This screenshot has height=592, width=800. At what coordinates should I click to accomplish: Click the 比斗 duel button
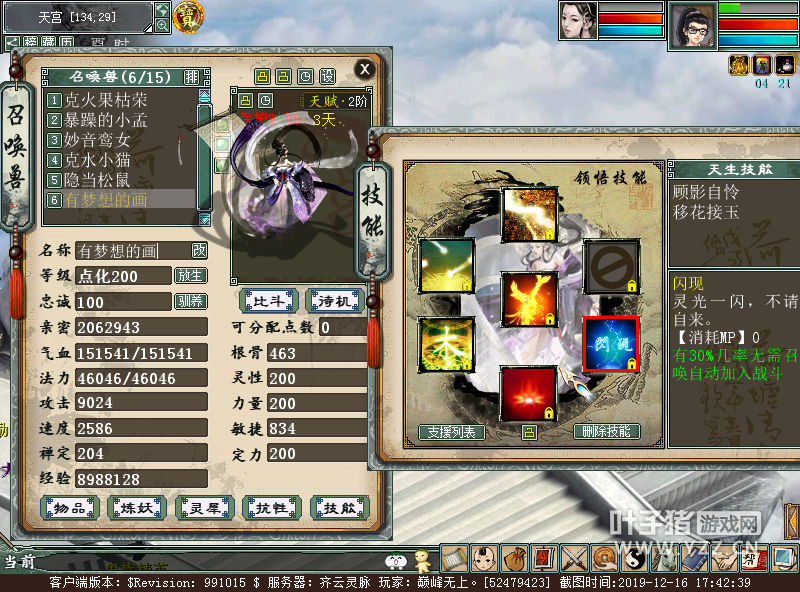pyautogui.click(x=268, y=300)
